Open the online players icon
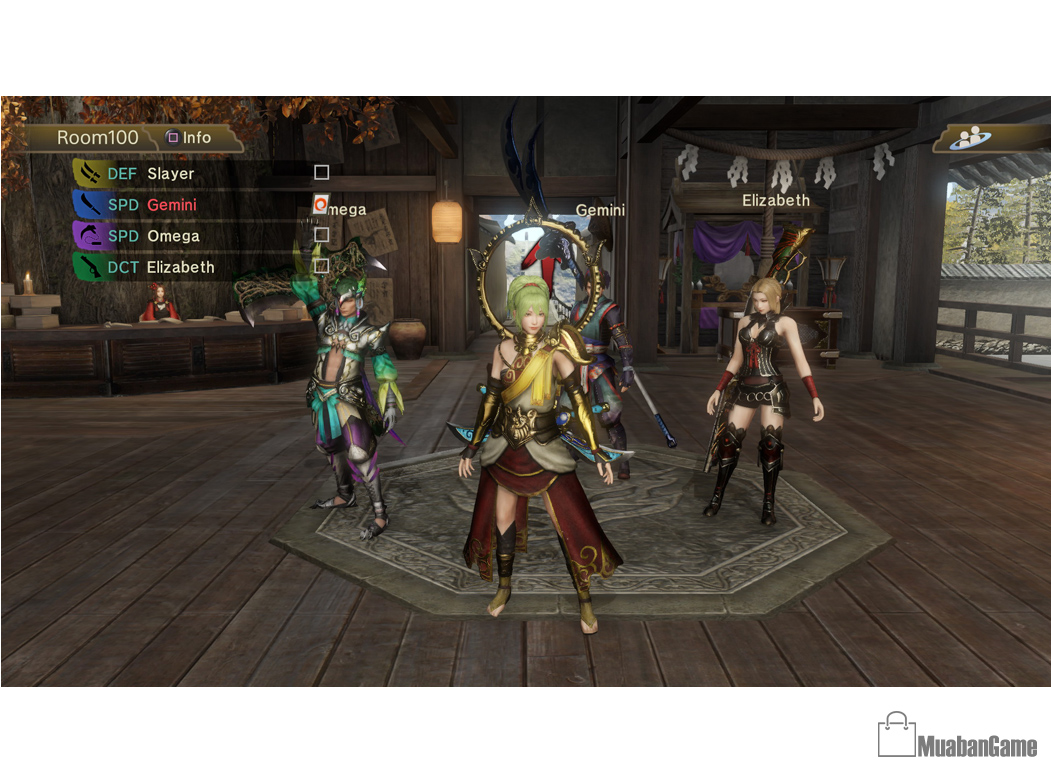1051x780 pixels. point(968,139)
